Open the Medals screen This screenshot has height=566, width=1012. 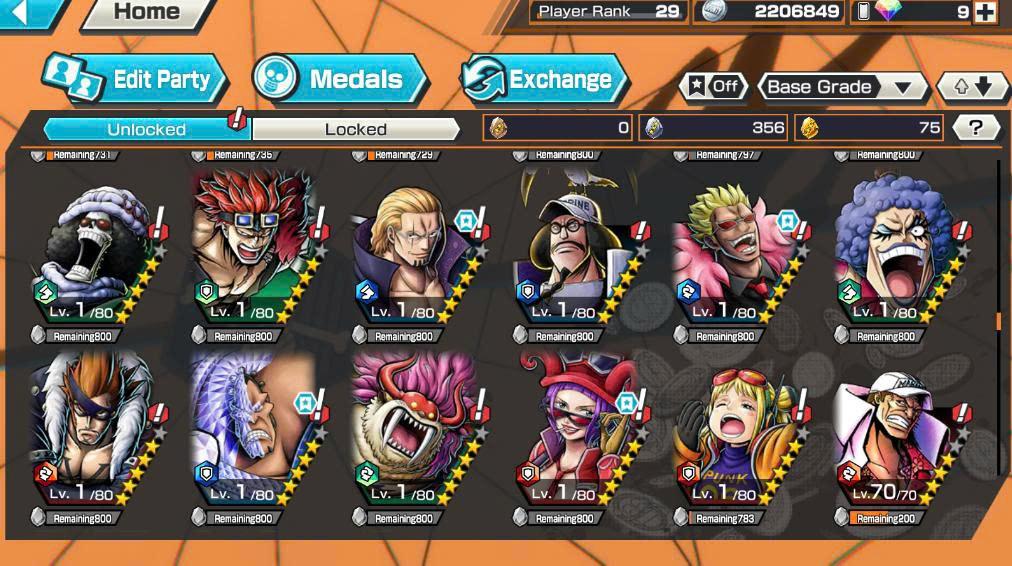[339, 80]
